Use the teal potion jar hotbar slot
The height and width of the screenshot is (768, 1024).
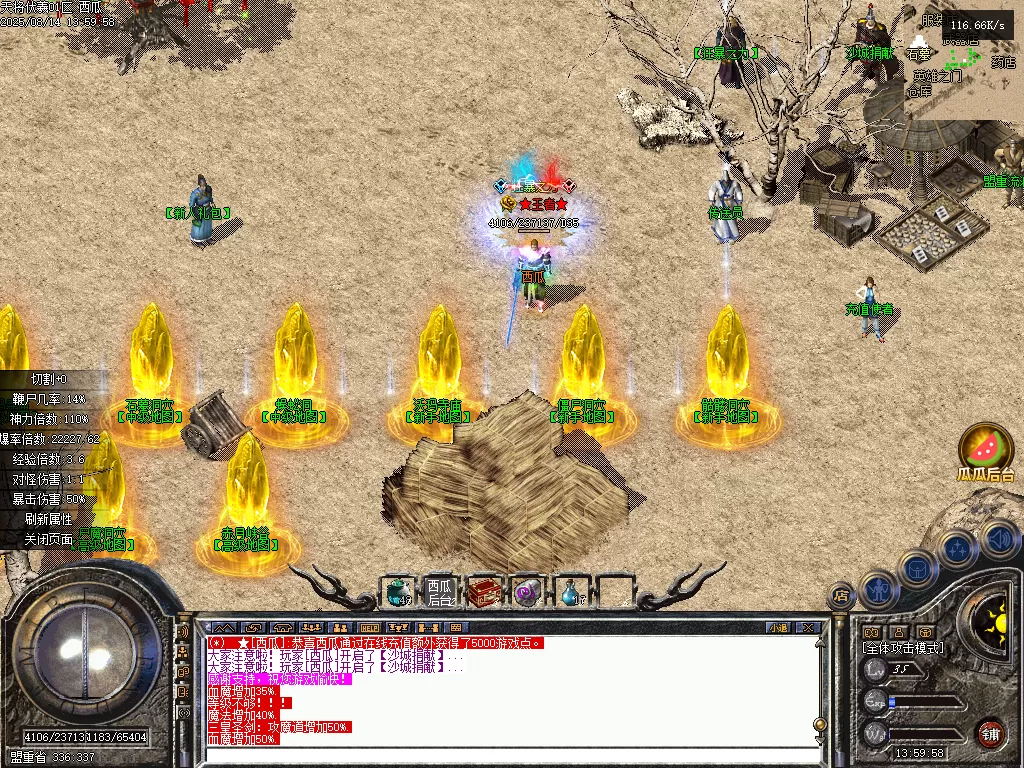(399, 593)
